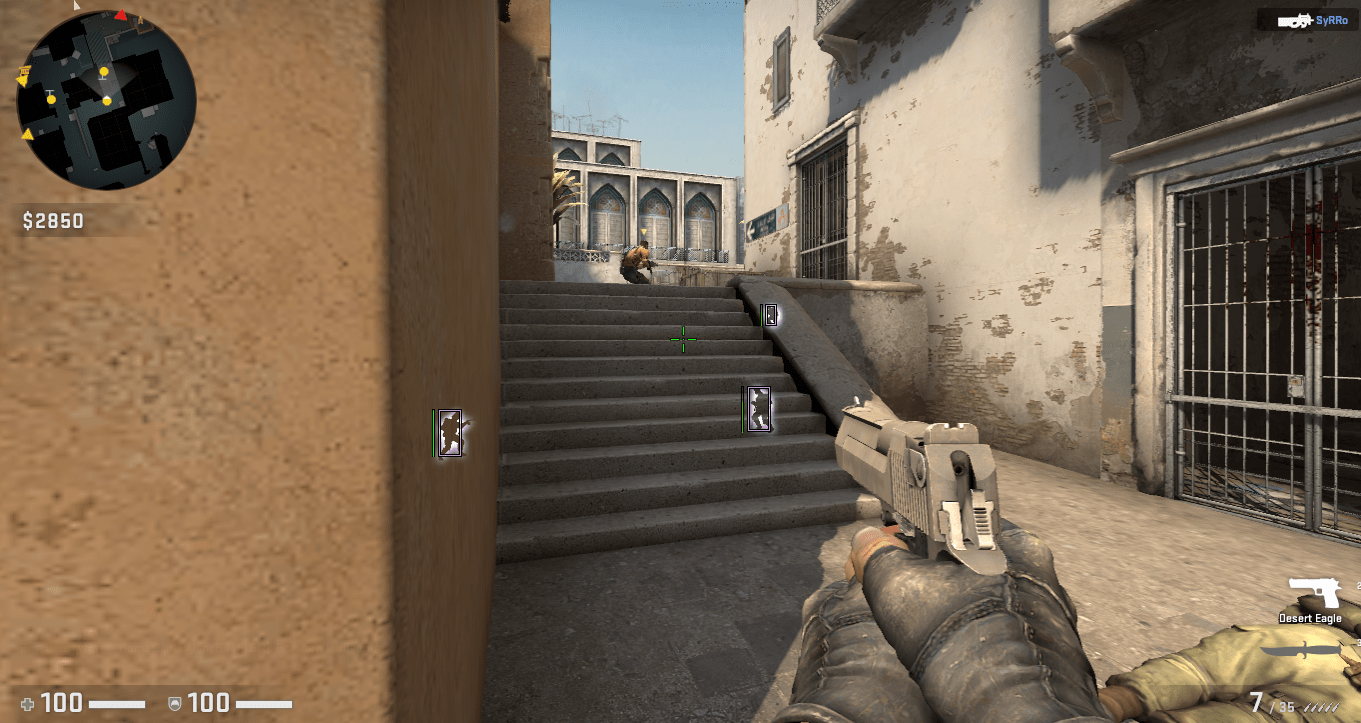Screen dimensions: 1361x723
Task: Click the P90 icon in the killfeed
Action: click(1295, 19)
